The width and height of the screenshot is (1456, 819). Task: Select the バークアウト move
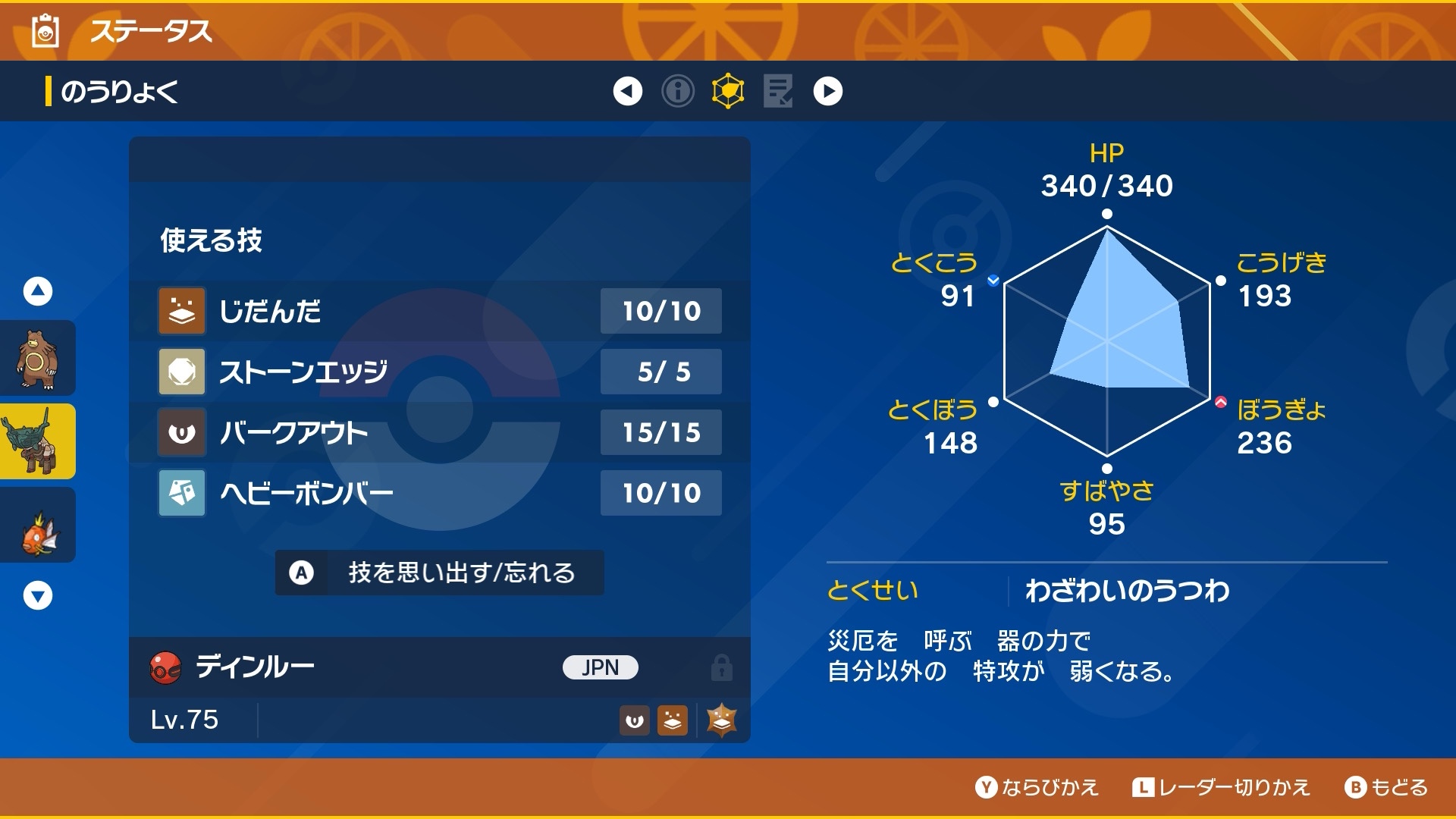[x=440, y=432]
